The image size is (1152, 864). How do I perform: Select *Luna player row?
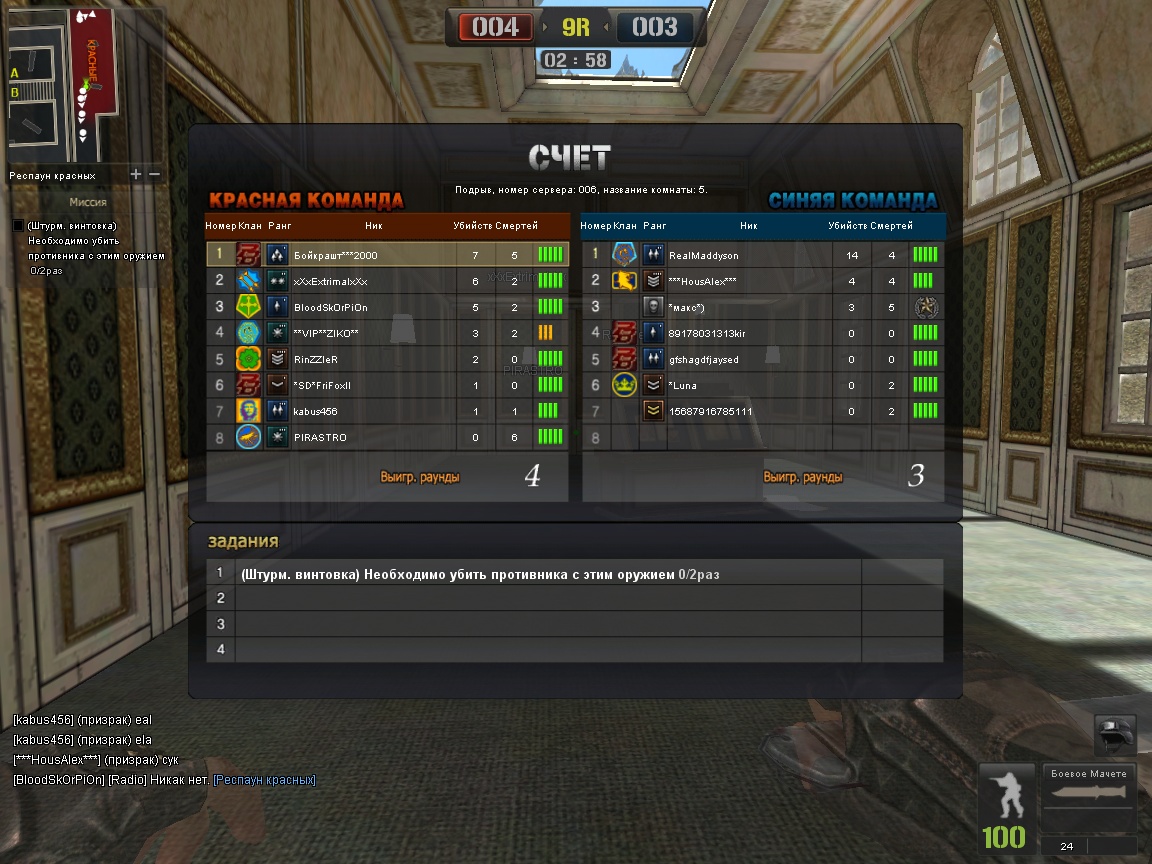pyautogui.click(x=762, y=385)
